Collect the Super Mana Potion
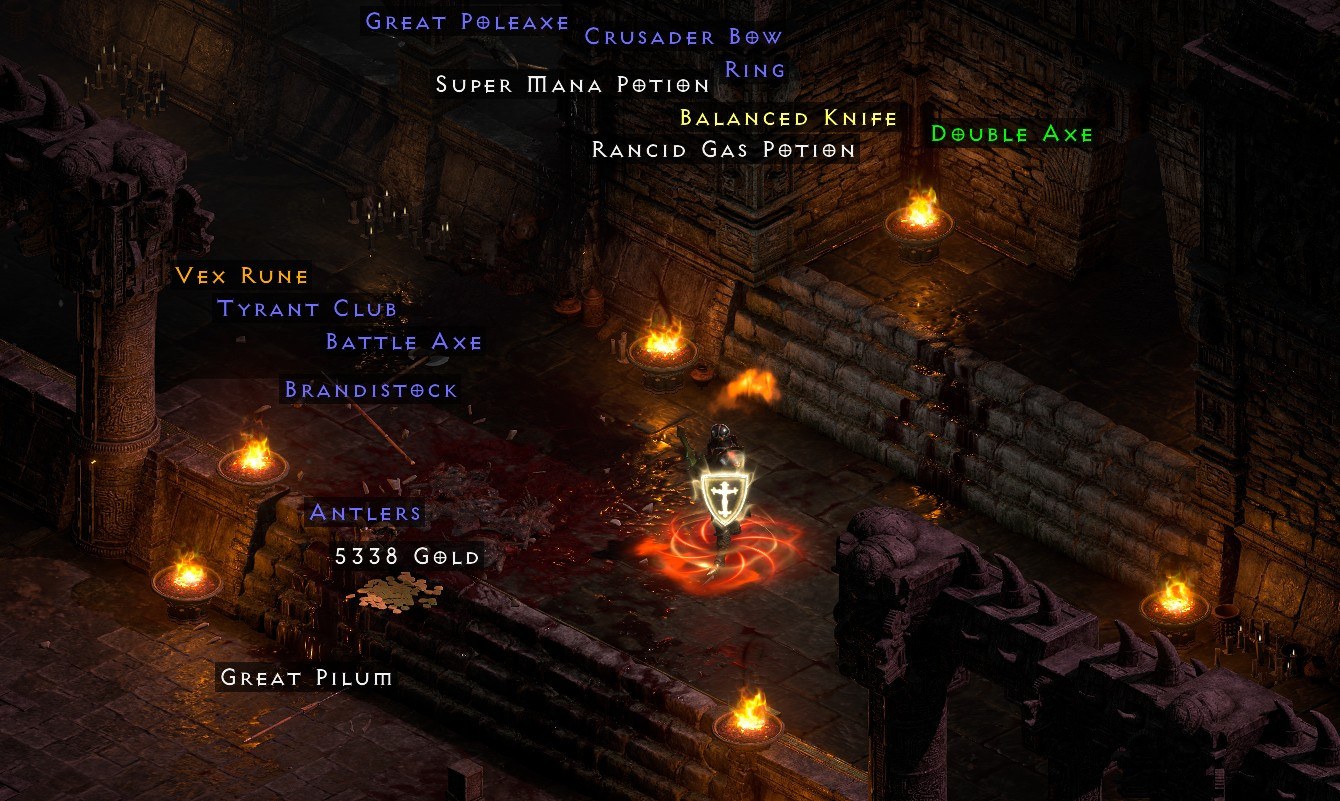The height and width of the screenshot is (801, 1340). pos(570,86)
